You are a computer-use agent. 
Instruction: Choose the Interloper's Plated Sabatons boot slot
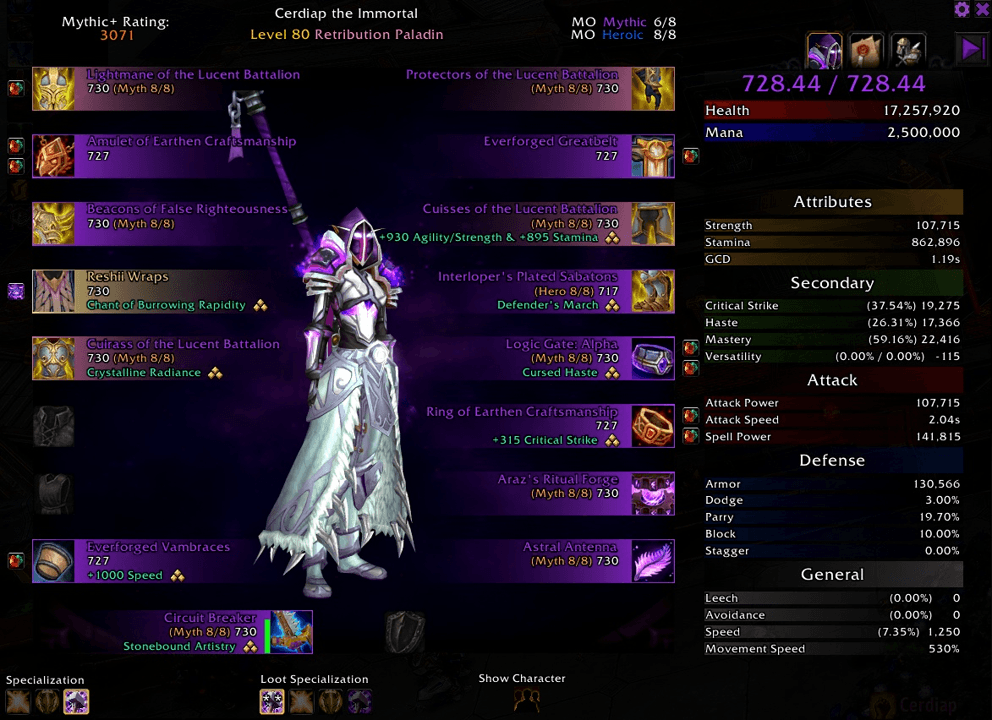653,291
